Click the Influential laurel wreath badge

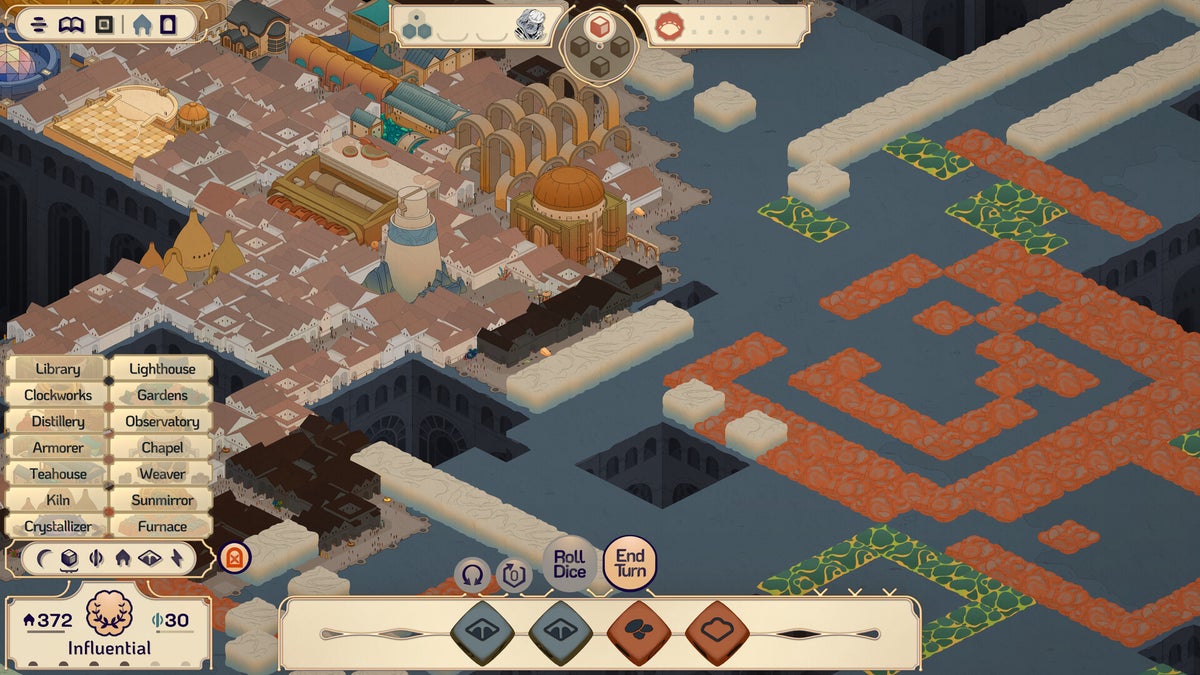click(109, 614)
